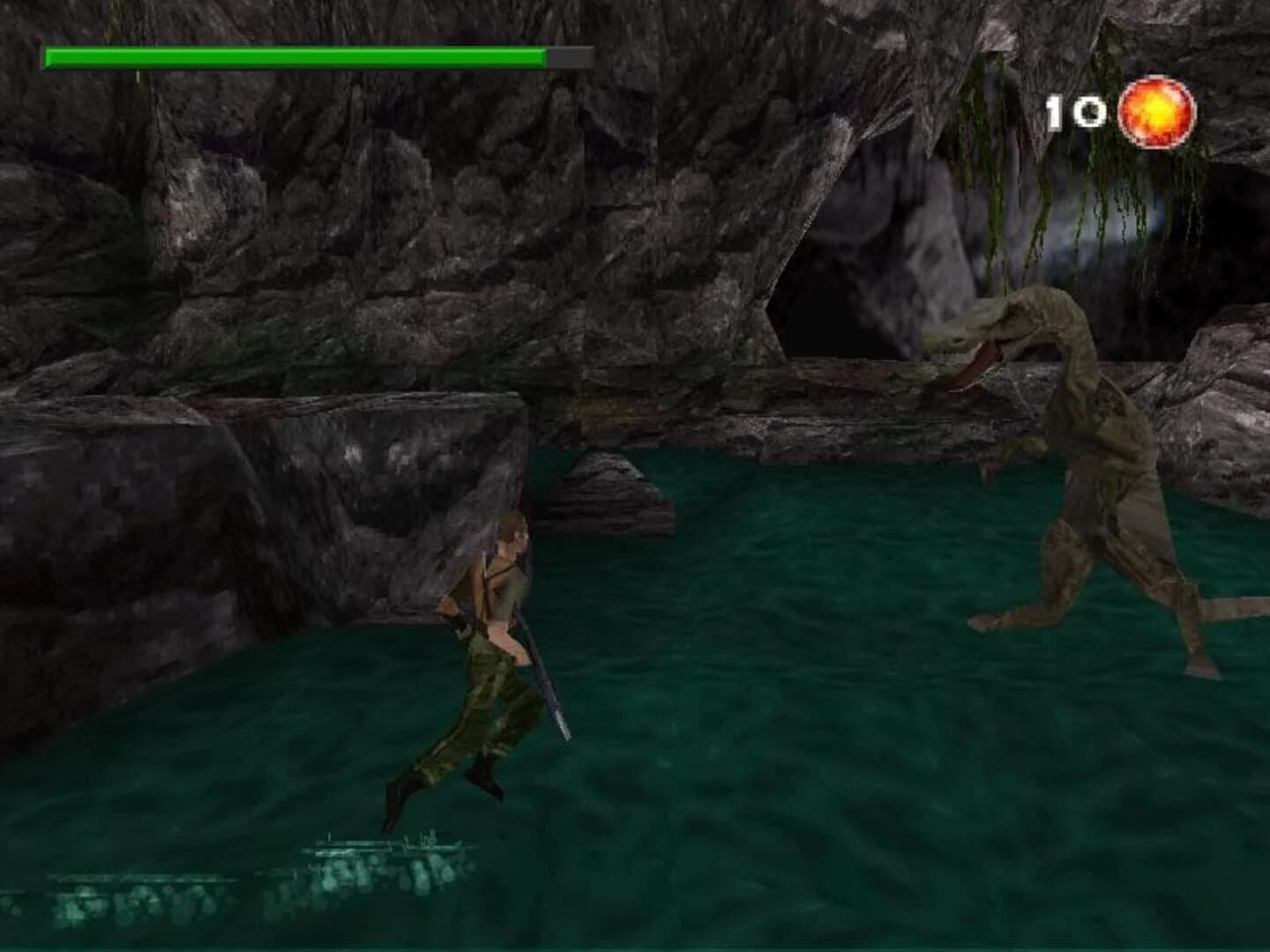Click the top-left screen corner overlay

tap(88, 56)
